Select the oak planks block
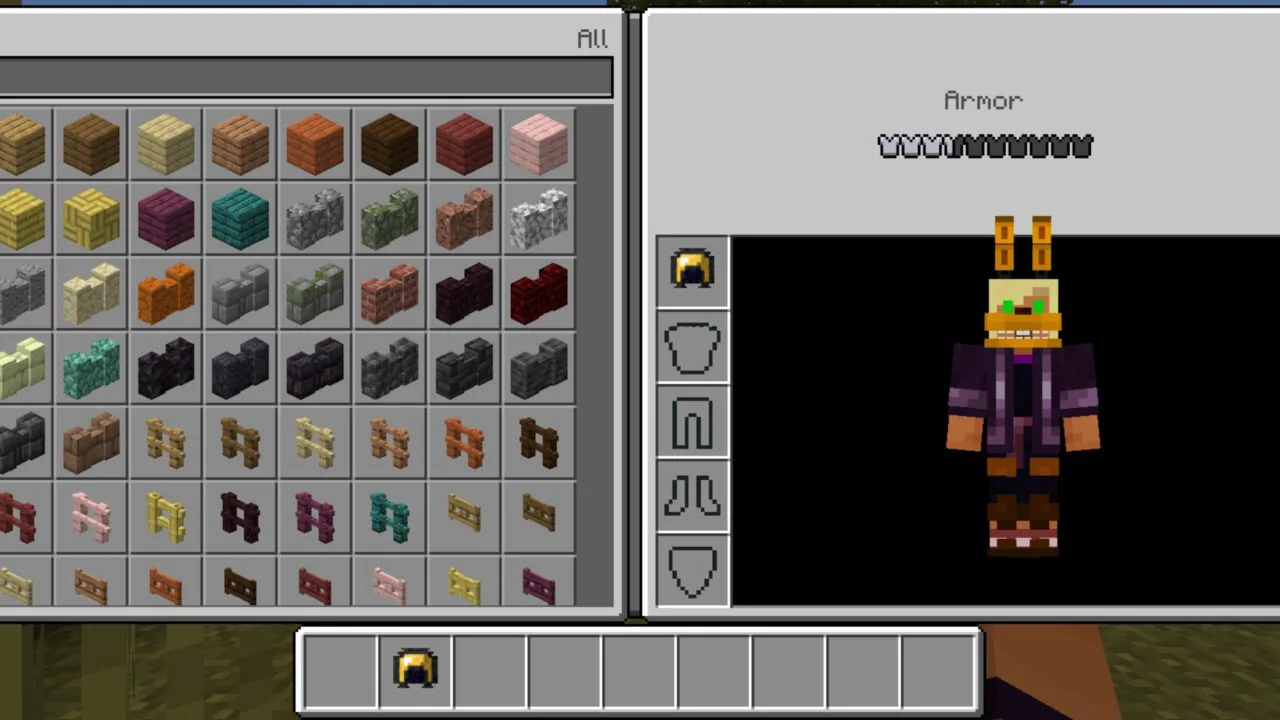The height and width of the screenshot is (720, 1280). (25, 145)
